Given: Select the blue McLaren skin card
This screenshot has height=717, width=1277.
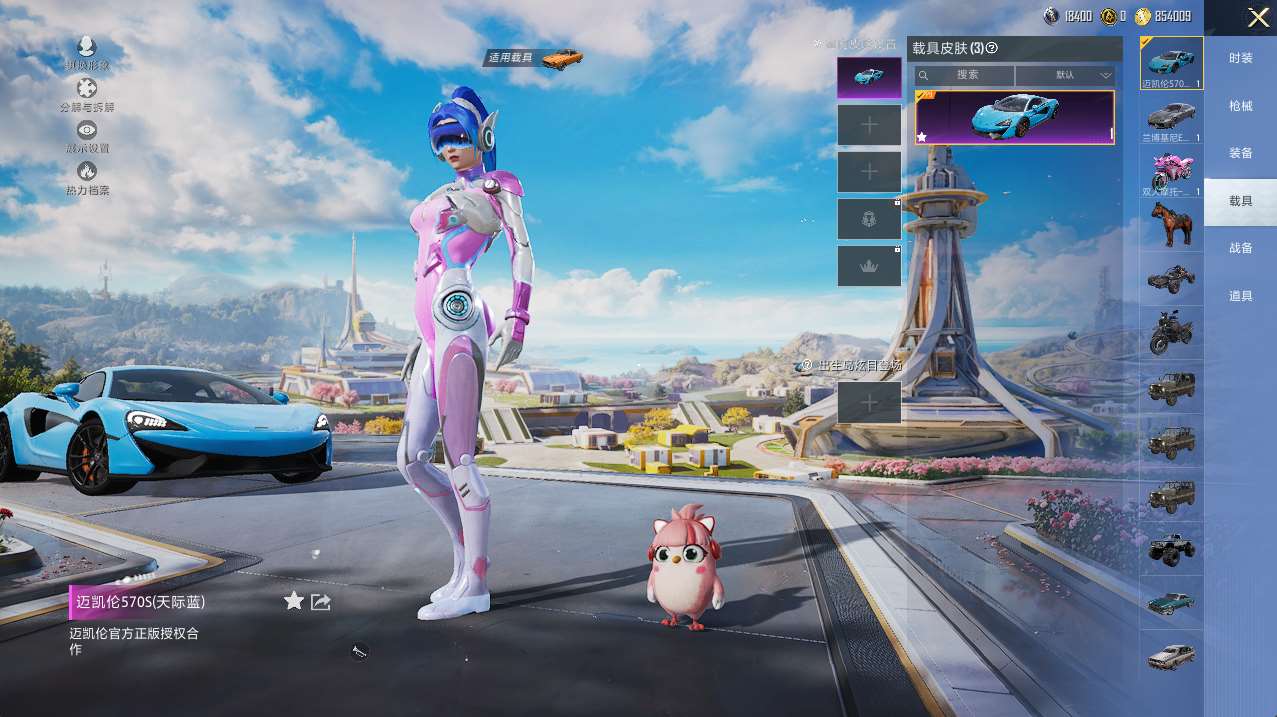Looking at the screenshot, I should pos(1014,117).
